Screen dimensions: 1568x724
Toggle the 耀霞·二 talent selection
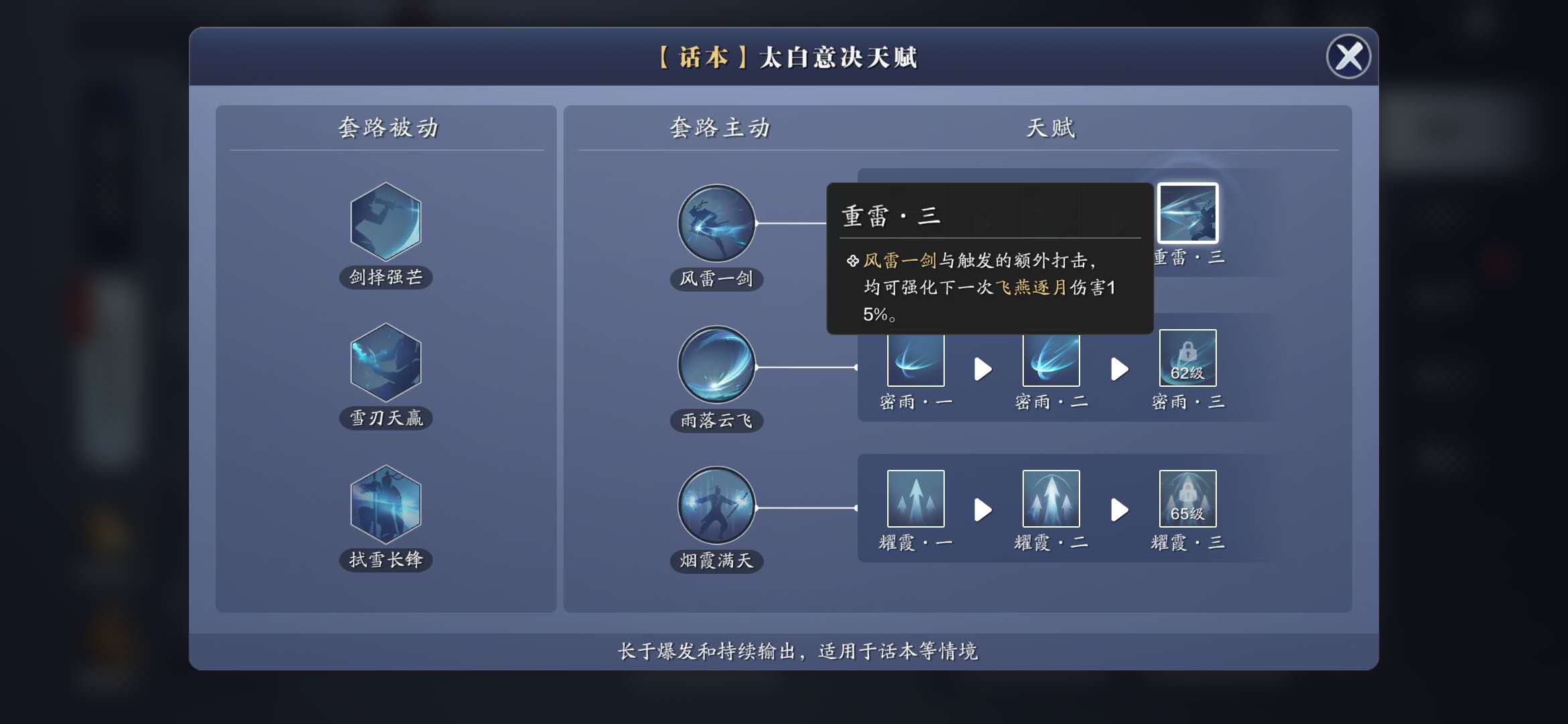[x=1050, y=498]
